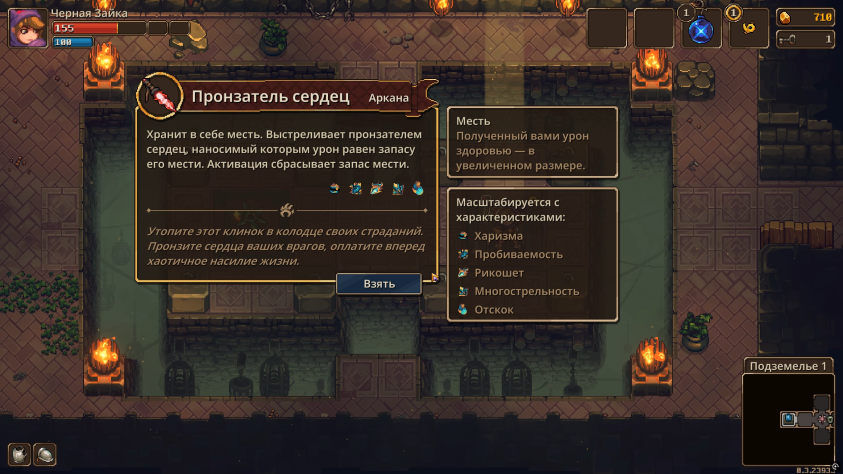
Task: Click the Отскок stat entry
Action: click(493, 310)
